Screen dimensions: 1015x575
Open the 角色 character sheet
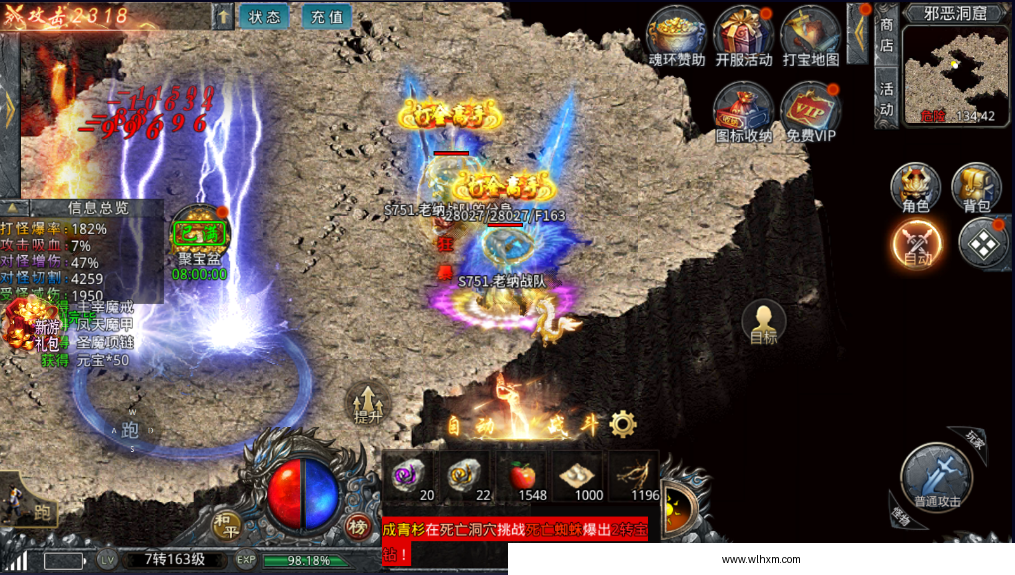(915, 187)
